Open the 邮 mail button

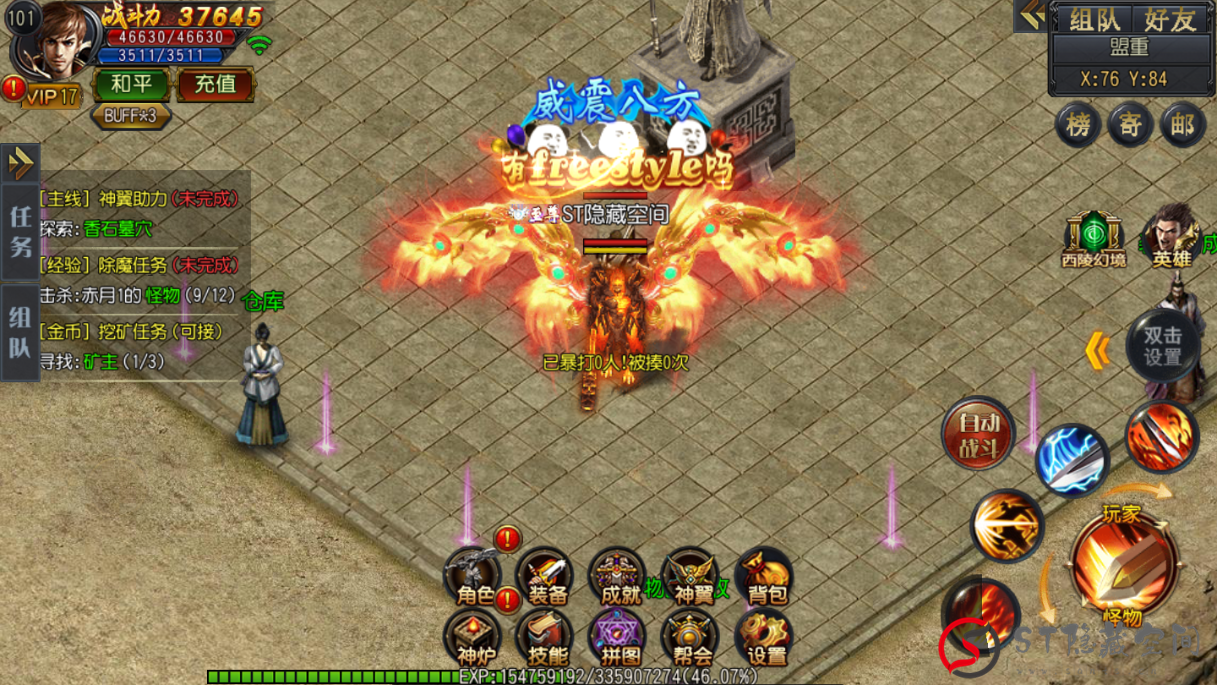click(x=1182, y=125)
